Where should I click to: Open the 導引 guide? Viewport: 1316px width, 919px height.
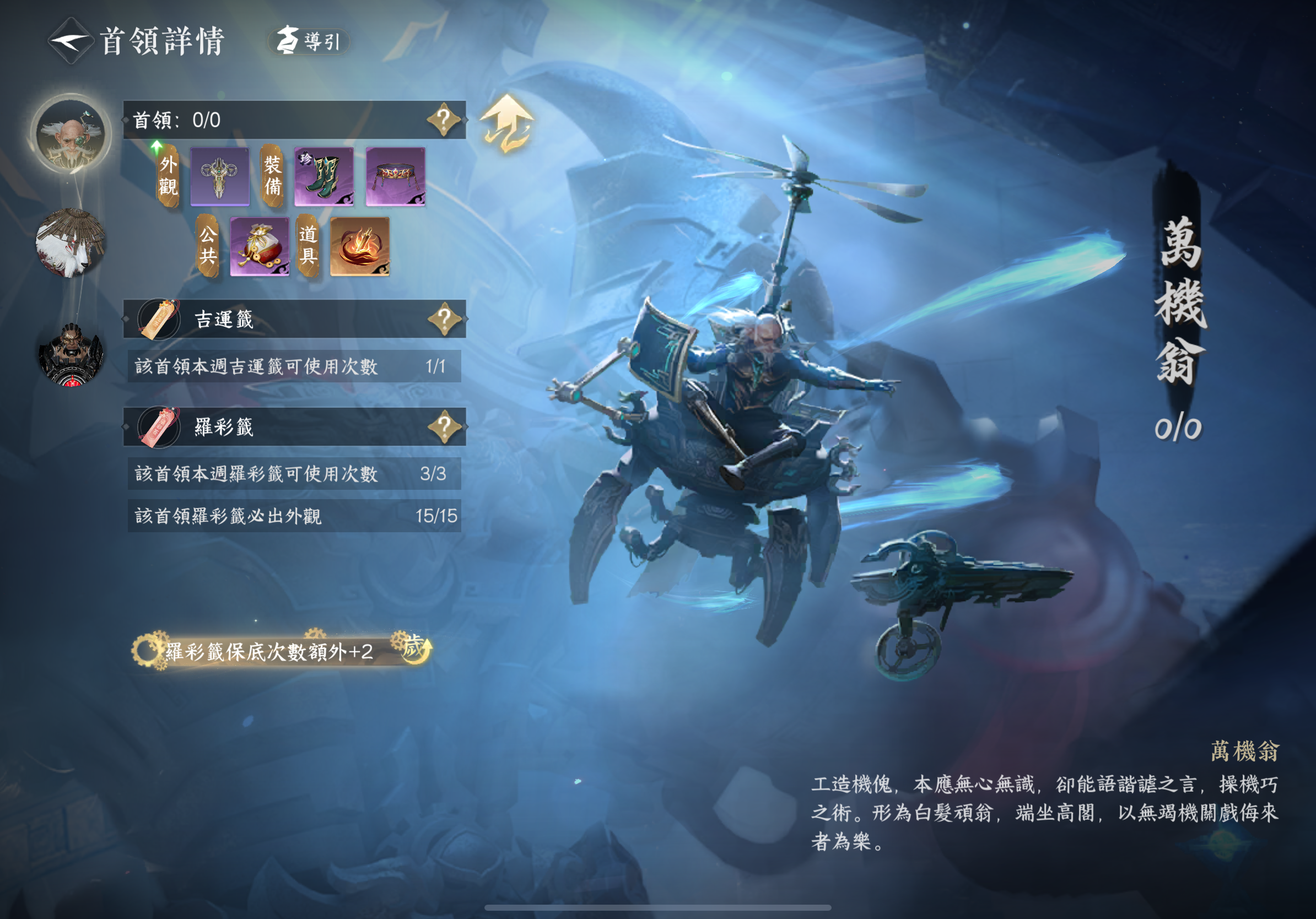pyautogui.click(x=310, y=41)
